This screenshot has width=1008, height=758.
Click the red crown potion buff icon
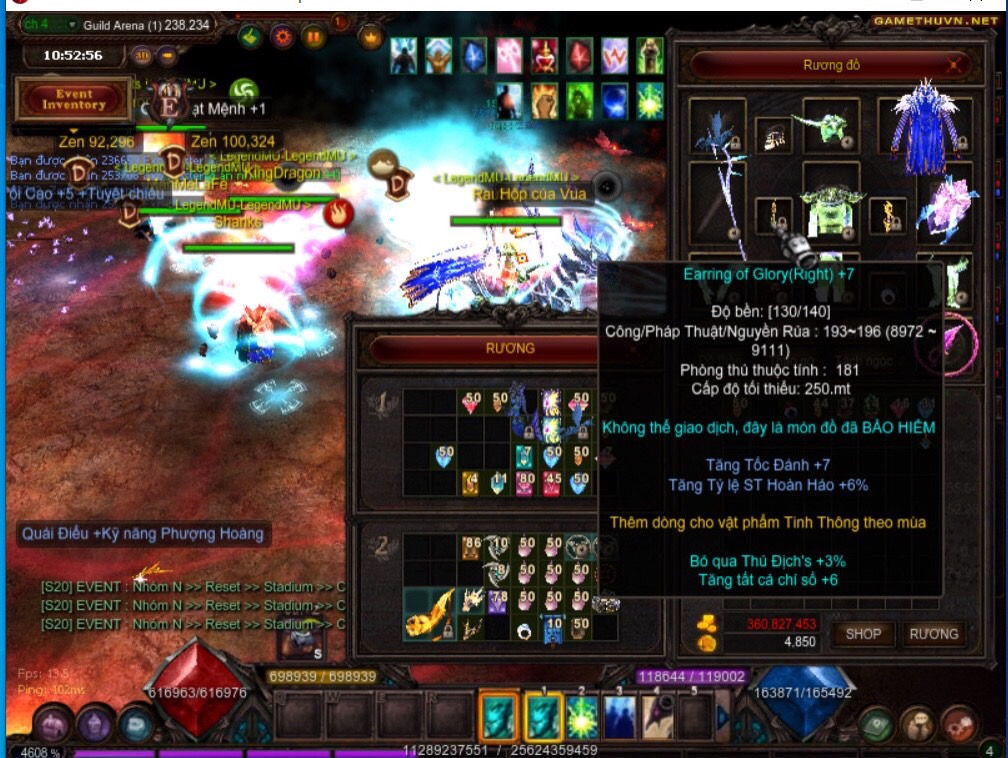point(544,55)
